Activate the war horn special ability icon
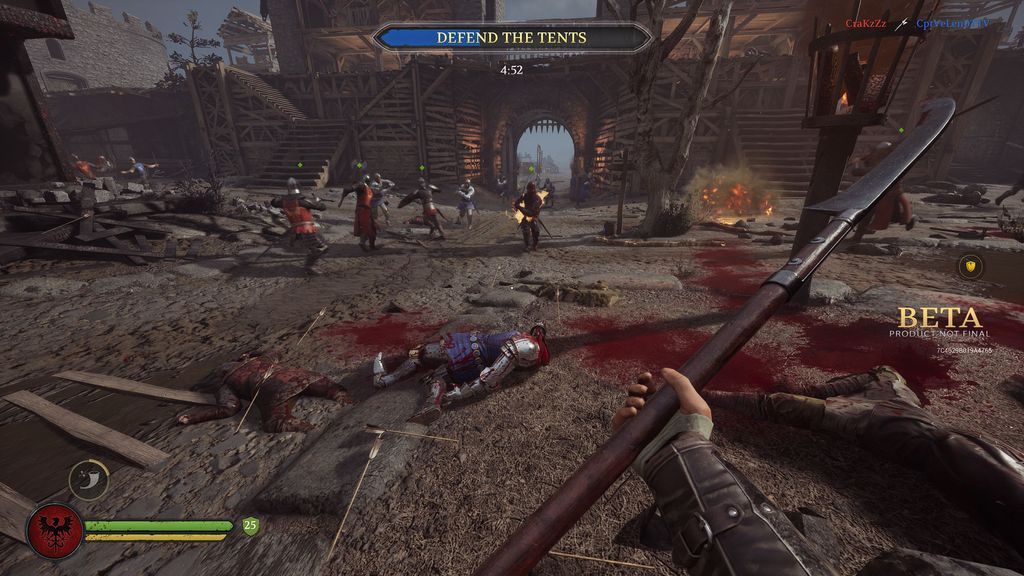Viewport: 1024px width, 576px height. point(89,479)
